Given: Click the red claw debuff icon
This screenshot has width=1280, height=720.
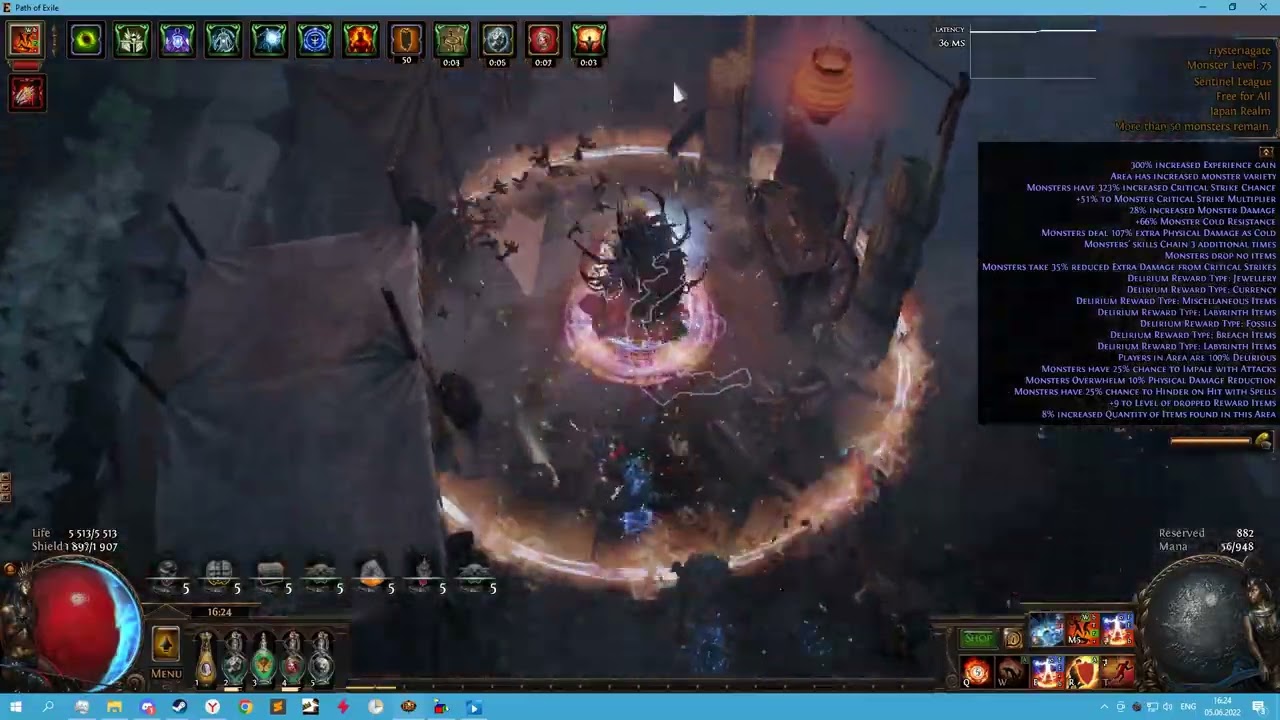Looking at the screenshot, I should [x=27, y=93].
